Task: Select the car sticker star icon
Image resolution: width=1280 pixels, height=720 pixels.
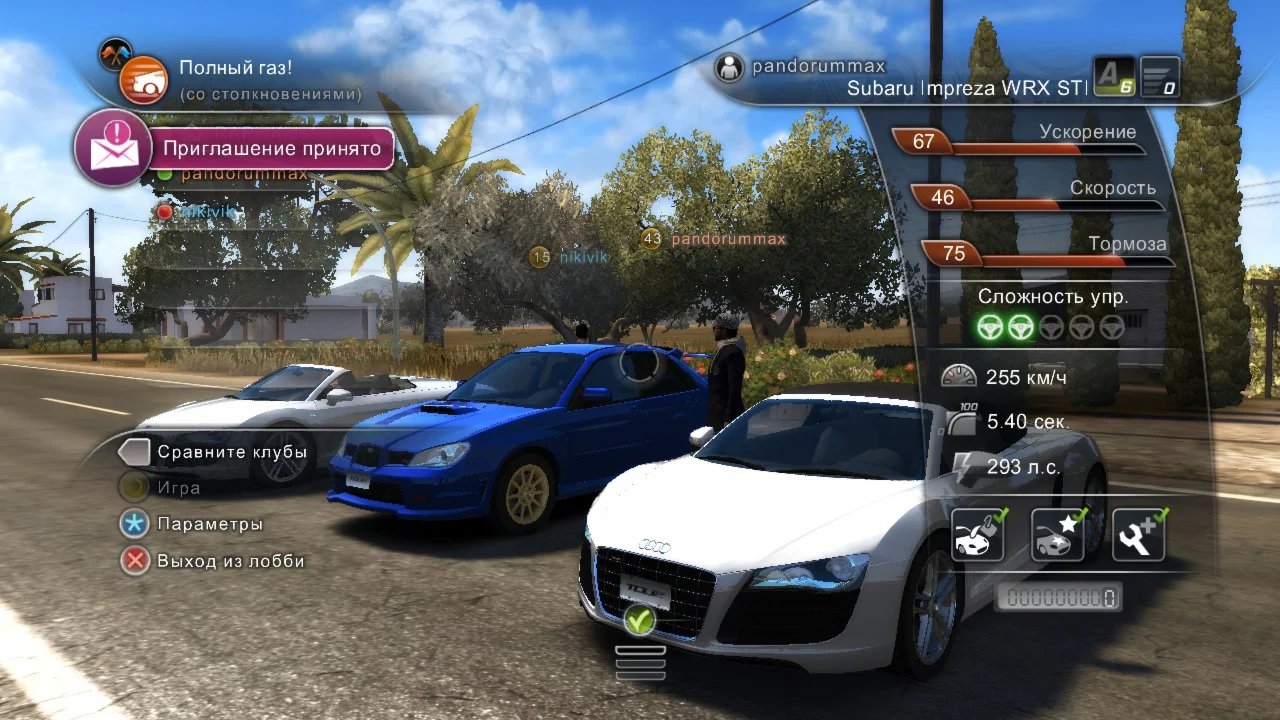Action: coord(1058,534)
